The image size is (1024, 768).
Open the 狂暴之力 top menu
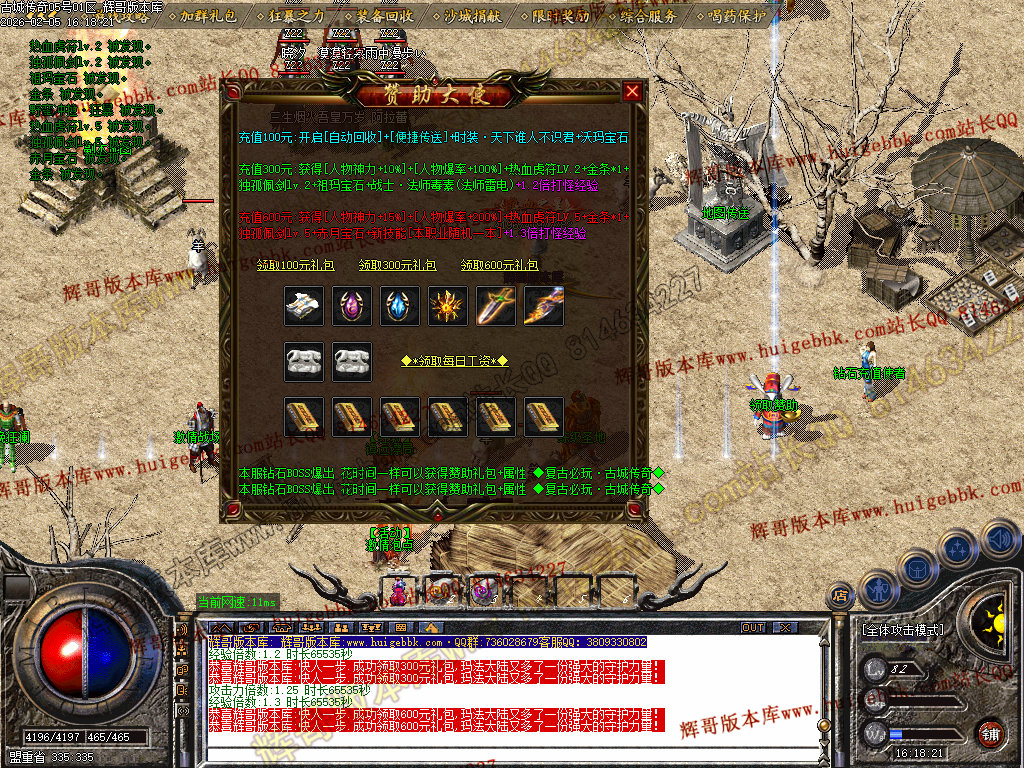click(x=297, y=16)
